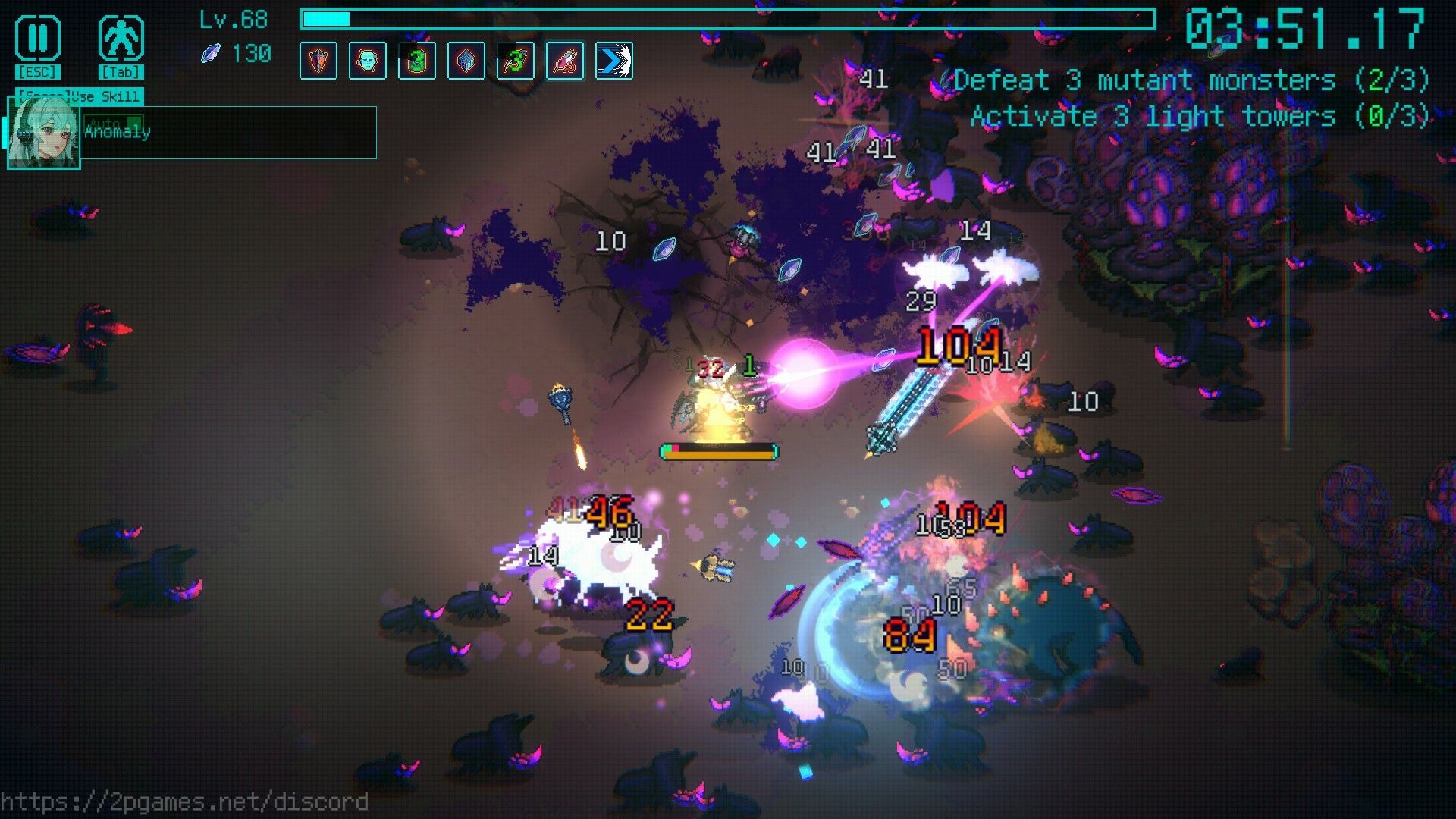Select the green grenade item icon

click(x=516, y=61)
